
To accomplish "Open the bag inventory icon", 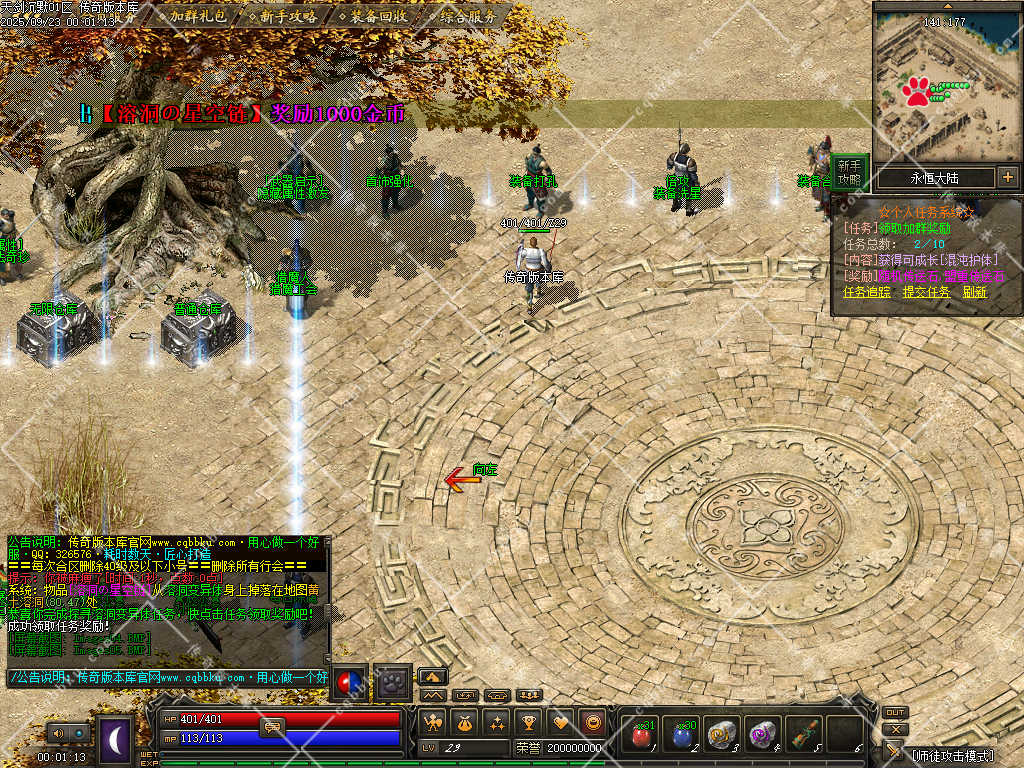I will [464, 722].
